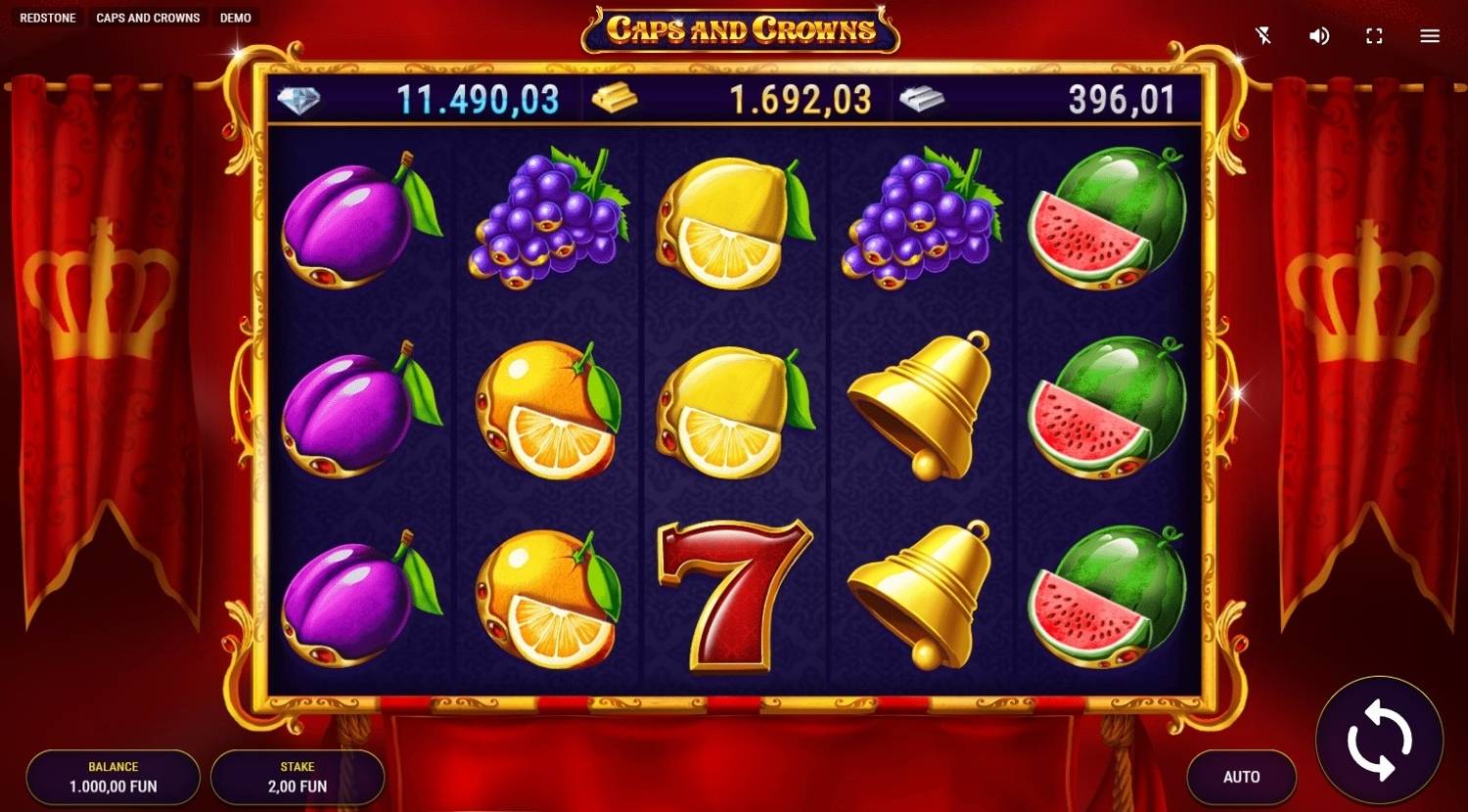Viewport: 1468px width, 812px height.
Task: Click the gold bars jackpot icon
Action: tap(617, 98)
